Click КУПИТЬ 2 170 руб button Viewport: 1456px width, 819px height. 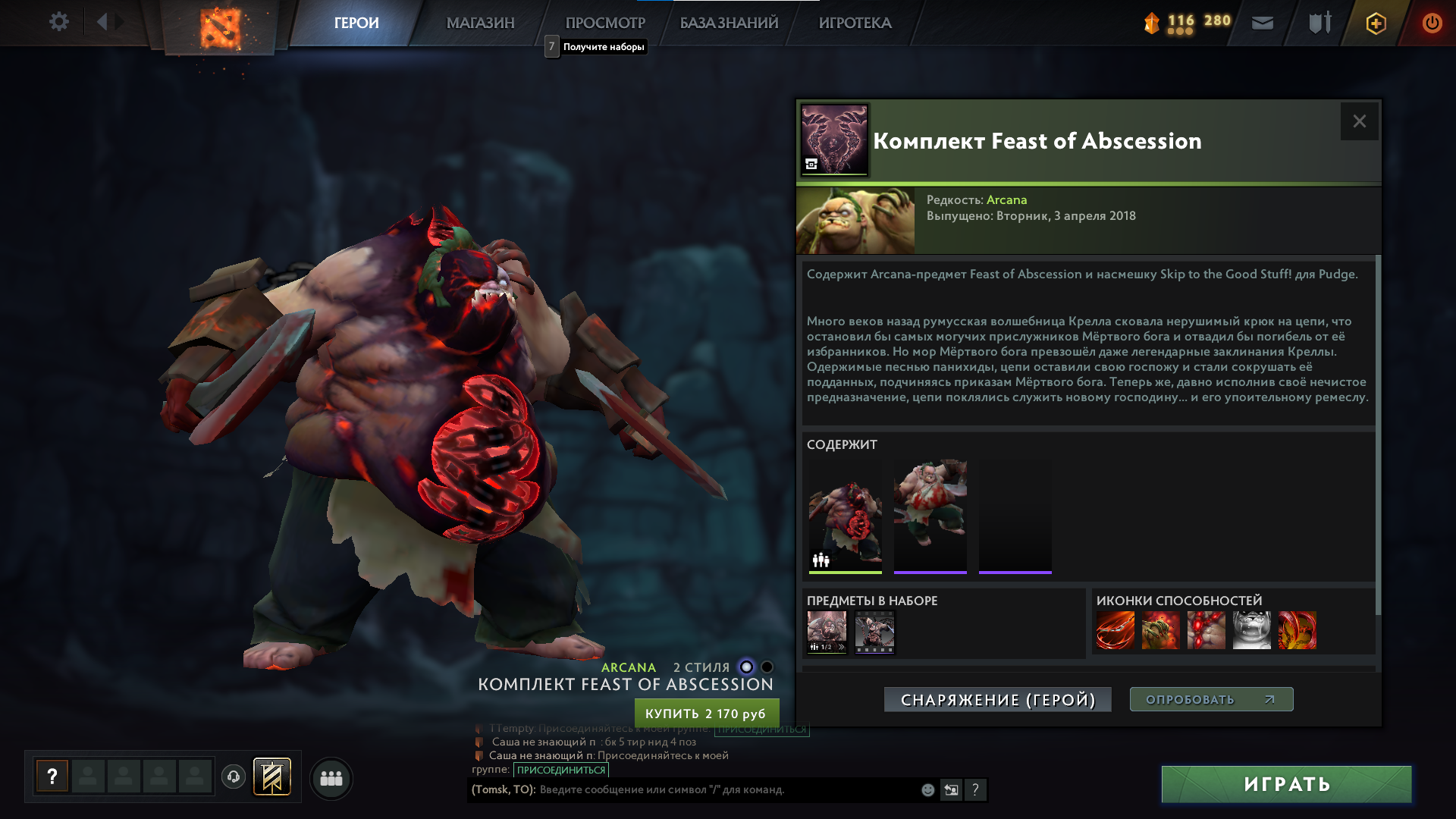[x=707, y=713]
